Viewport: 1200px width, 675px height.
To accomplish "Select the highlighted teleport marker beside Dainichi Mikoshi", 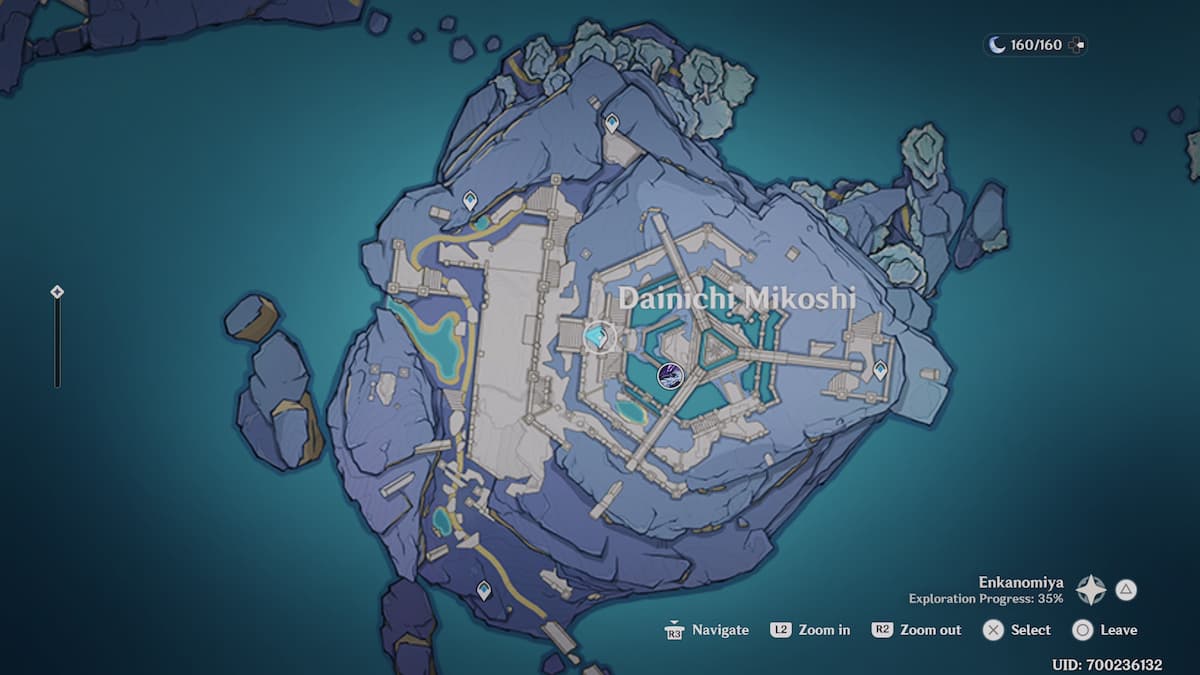I will (x=598, y=337).
